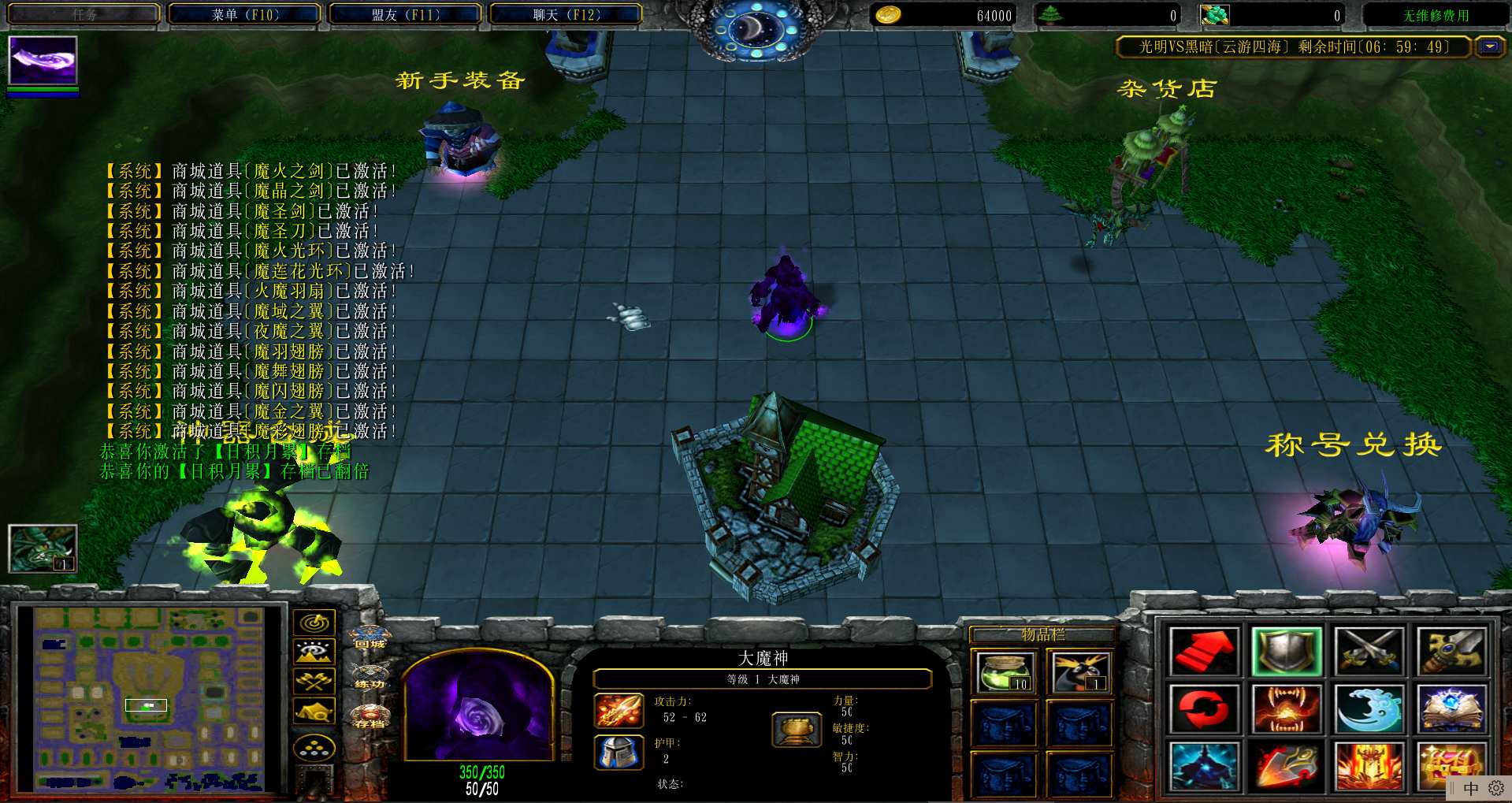
Task: Click the 存档 save button
Action: pos(370,716)
